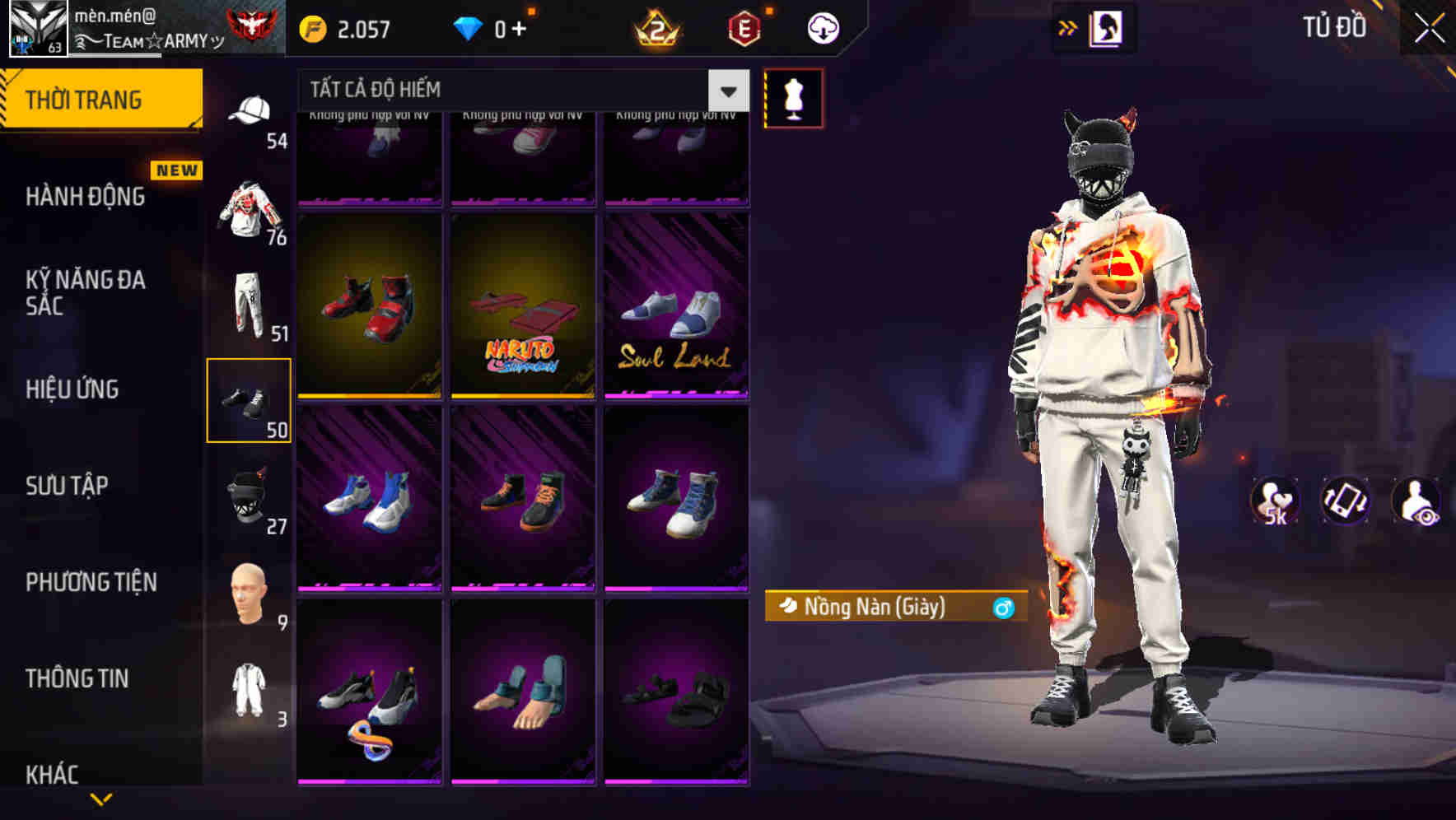The image size is (1456, 820).
Task: Click the double-arrow collapse chevron near top right
Action: (1068, 26)
